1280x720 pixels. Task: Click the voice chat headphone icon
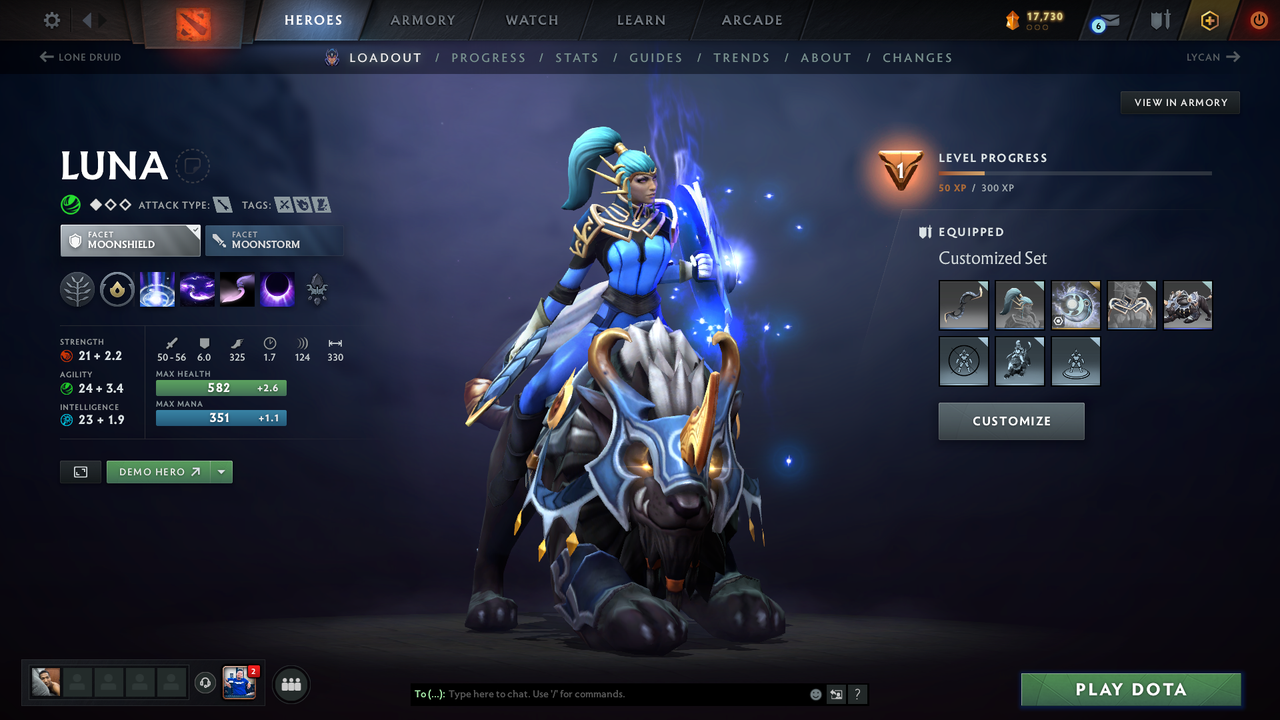(207, 683)
